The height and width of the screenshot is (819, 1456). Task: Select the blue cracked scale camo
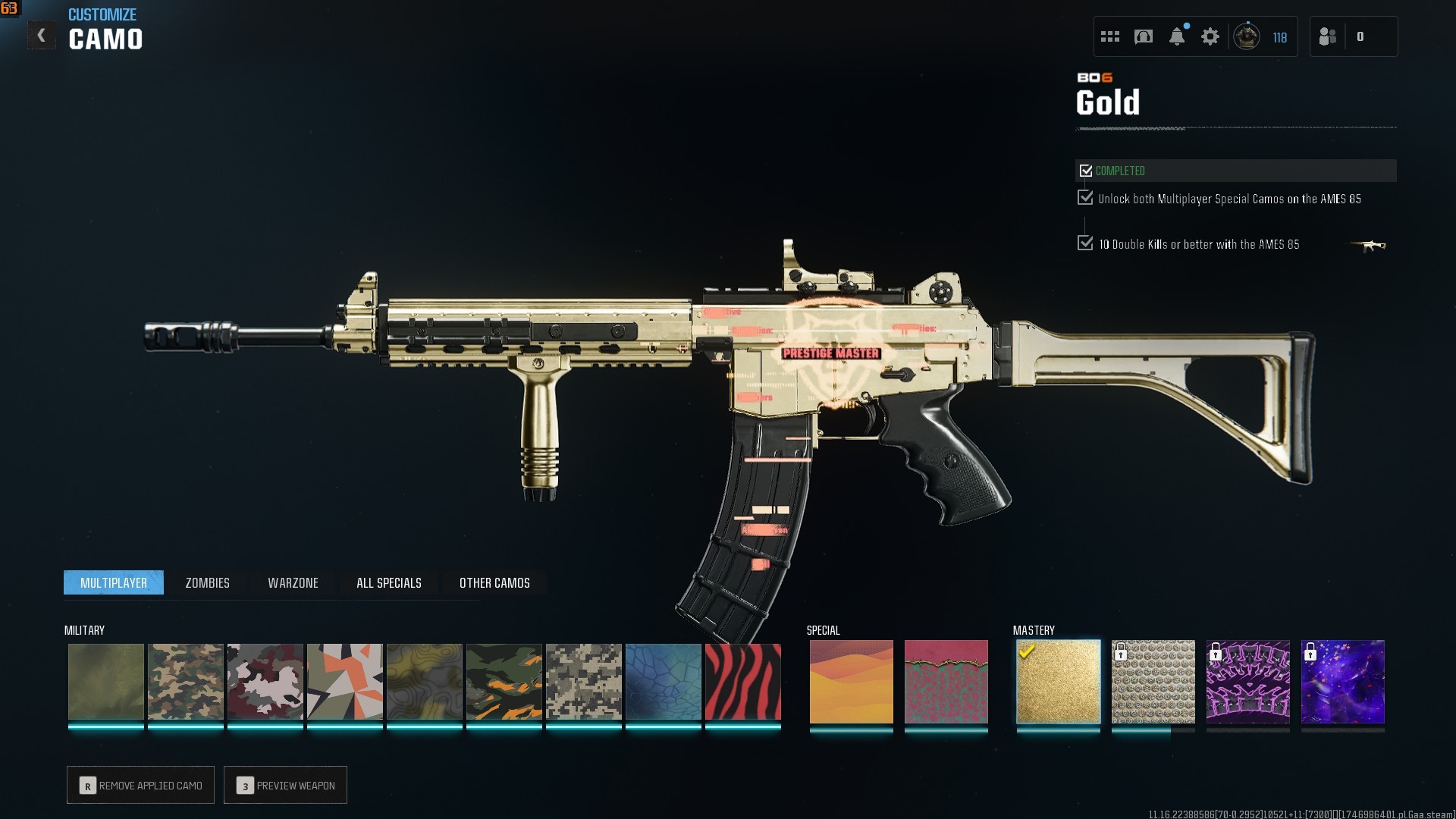(663, 682)
